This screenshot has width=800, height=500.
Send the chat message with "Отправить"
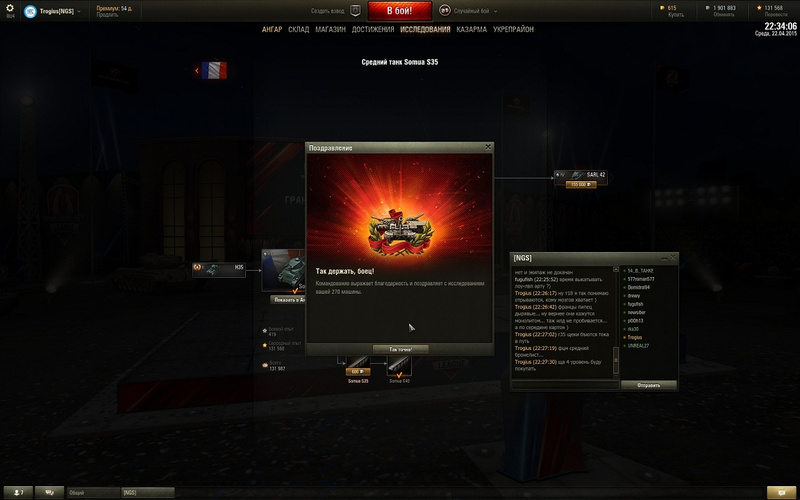(x=648, y=384)
